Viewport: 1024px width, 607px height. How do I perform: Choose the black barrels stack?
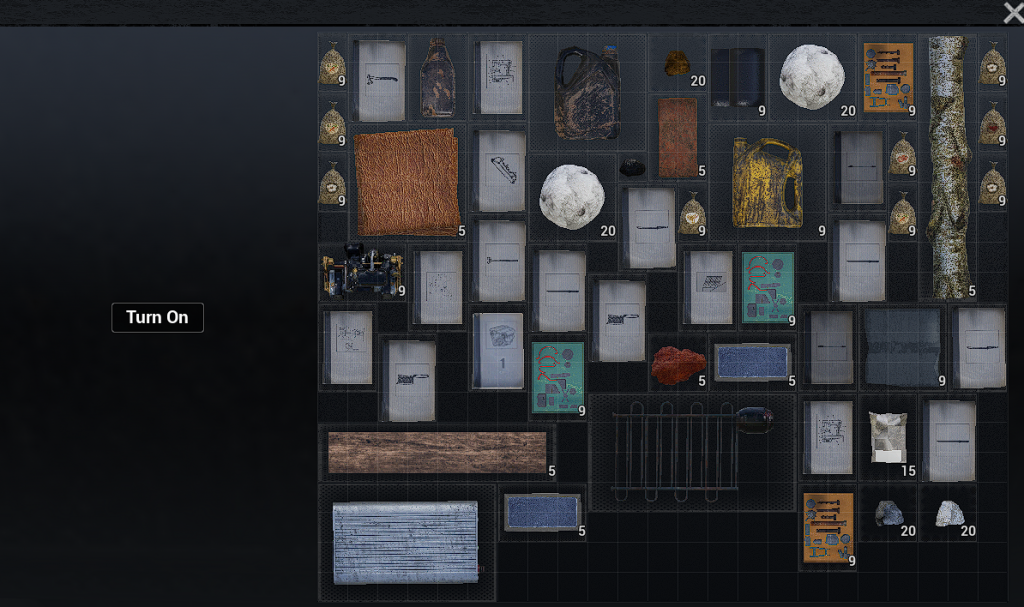738,78
